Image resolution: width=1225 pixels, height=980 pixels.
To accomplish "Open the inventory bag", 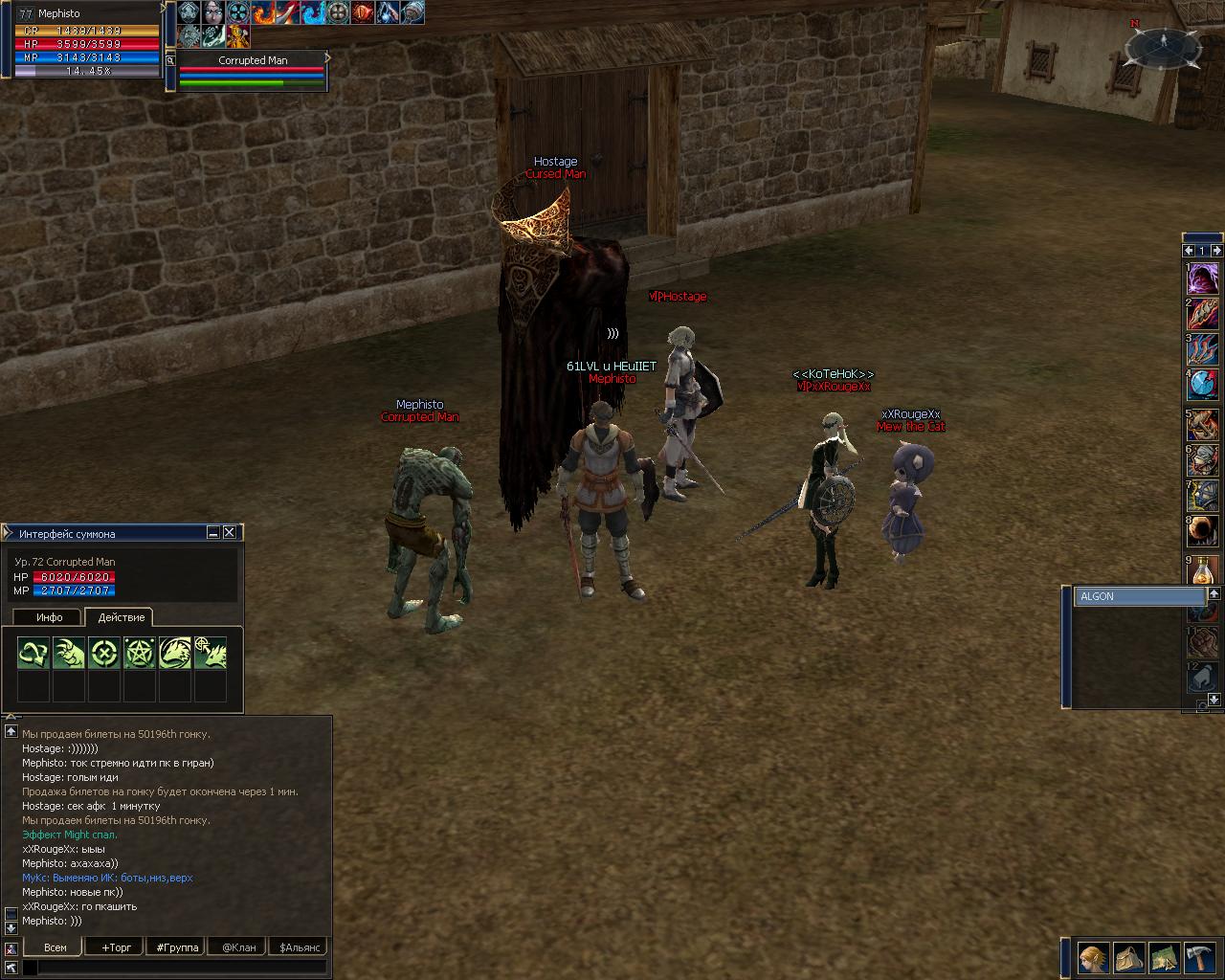I will click(x=1128, y=957).
